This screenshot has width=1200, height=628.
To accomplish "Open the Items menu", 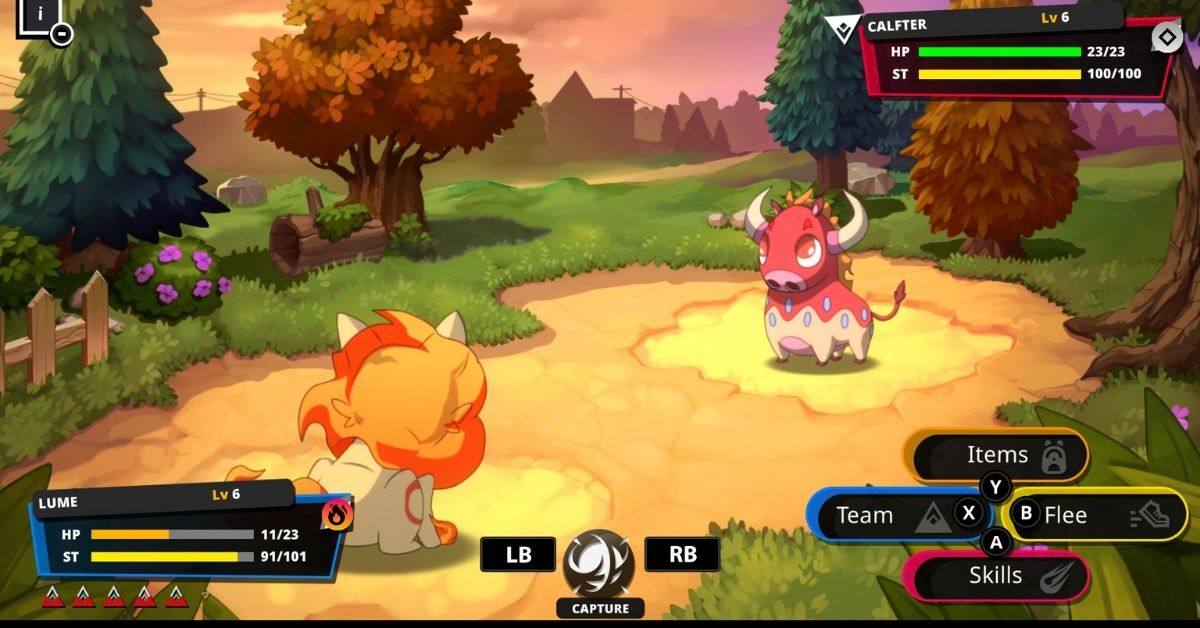I will (x=996, y=455).
